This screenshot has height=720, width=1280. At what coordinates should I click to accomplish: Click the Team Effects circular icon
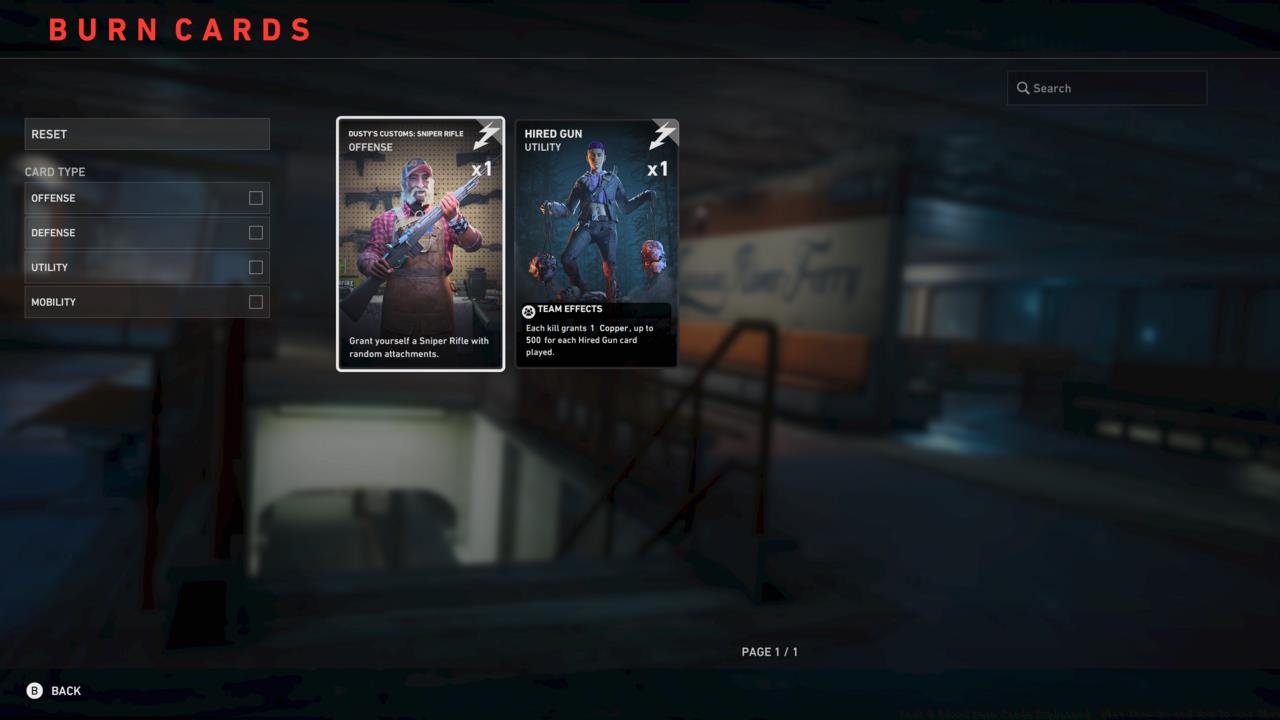point(527,308)
